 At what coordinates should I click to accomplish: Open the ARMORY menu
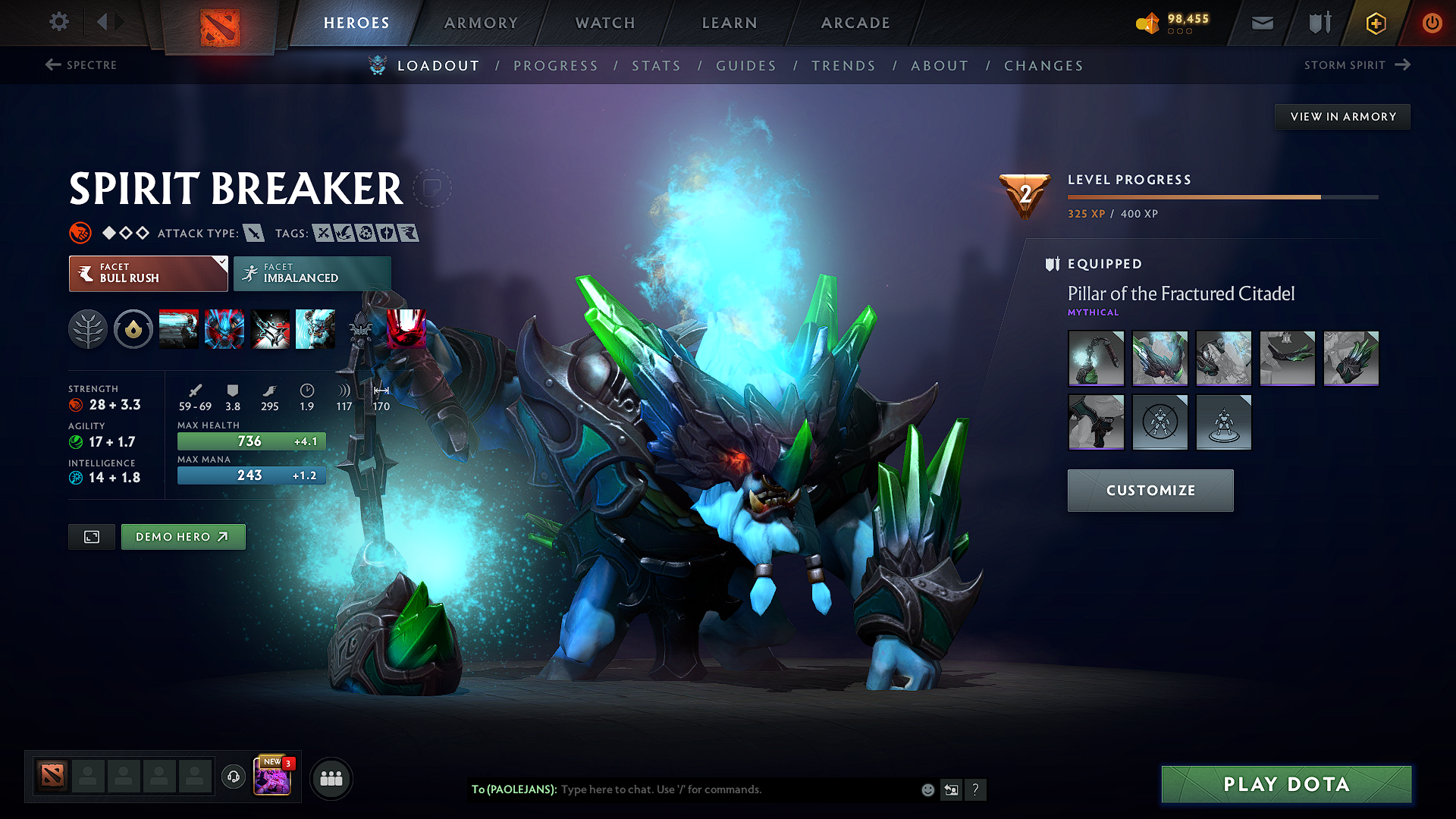481,23
